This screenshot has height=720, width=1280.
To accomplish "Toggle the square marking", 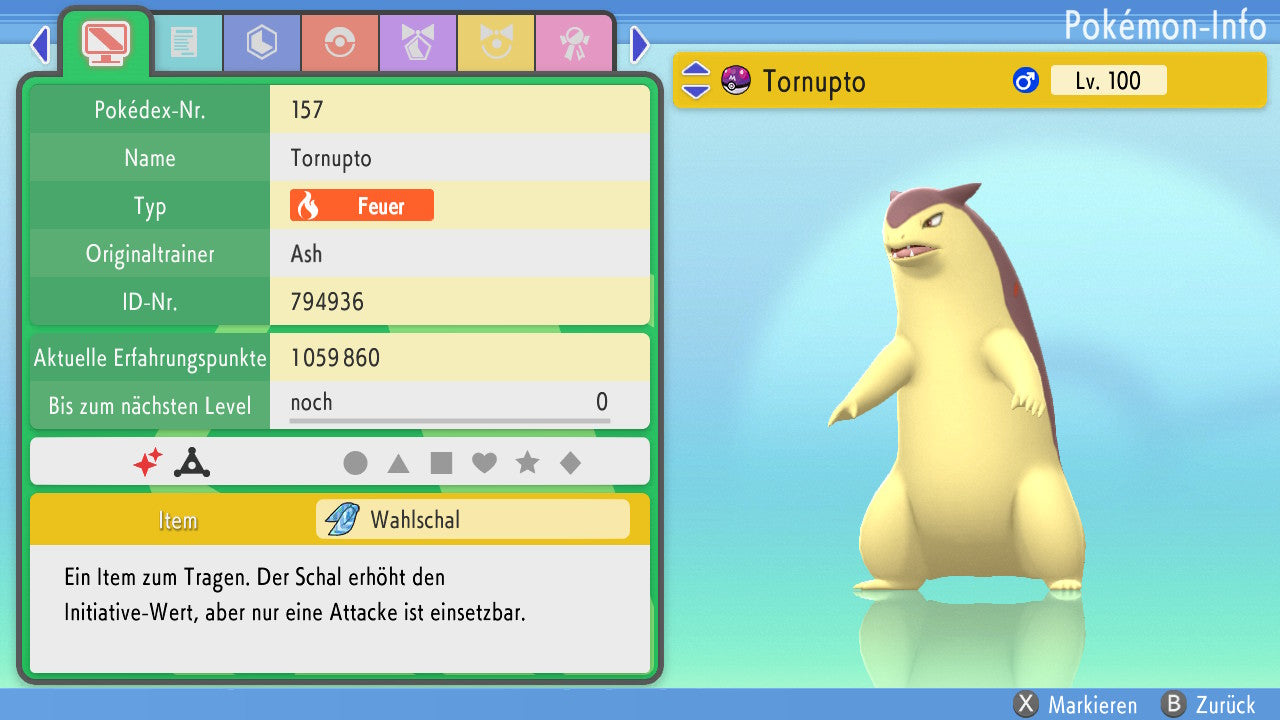I will [x=441, y=463].
